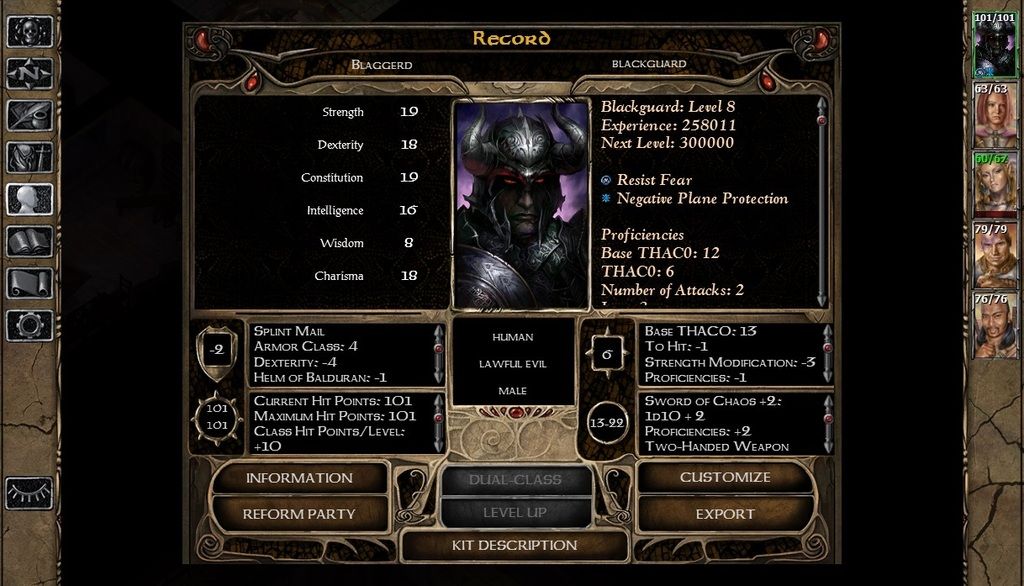Open the inventory screen icon
Viewport: 1024px width, 586px height.
(x=29, y=158)
